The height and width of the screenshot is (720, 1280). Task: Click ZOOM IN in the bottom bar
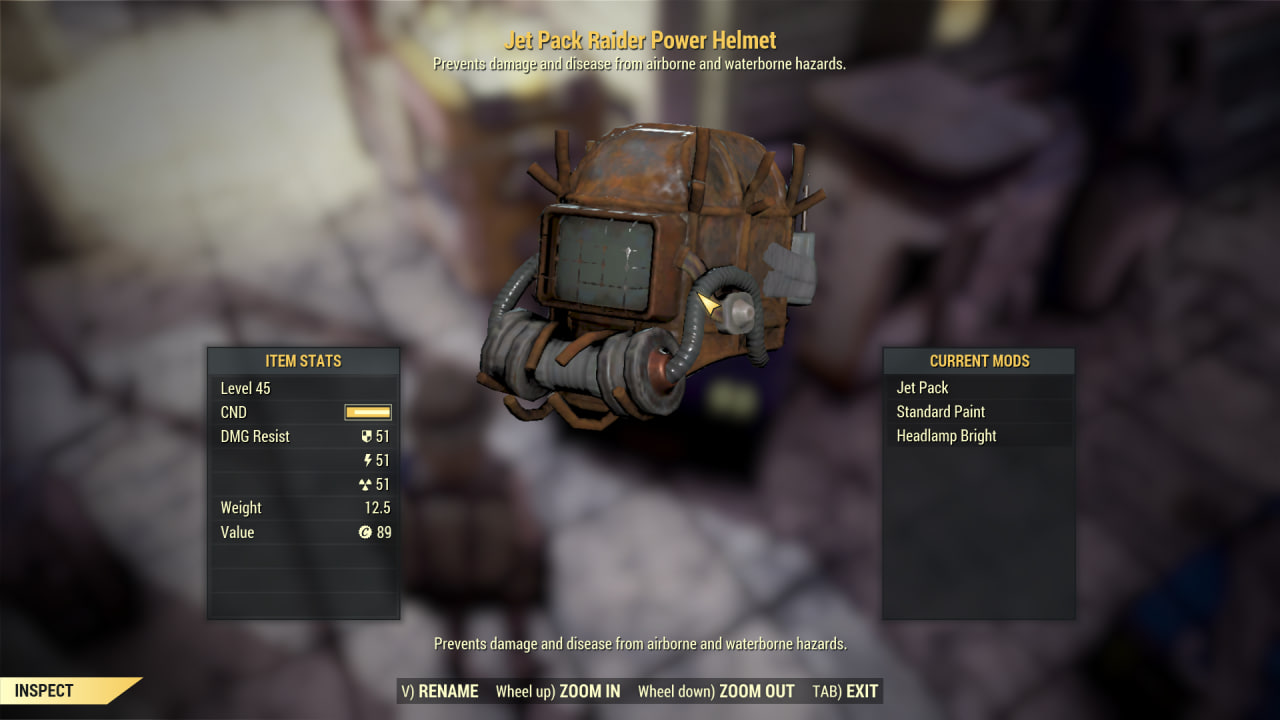(x=558, y=691)
